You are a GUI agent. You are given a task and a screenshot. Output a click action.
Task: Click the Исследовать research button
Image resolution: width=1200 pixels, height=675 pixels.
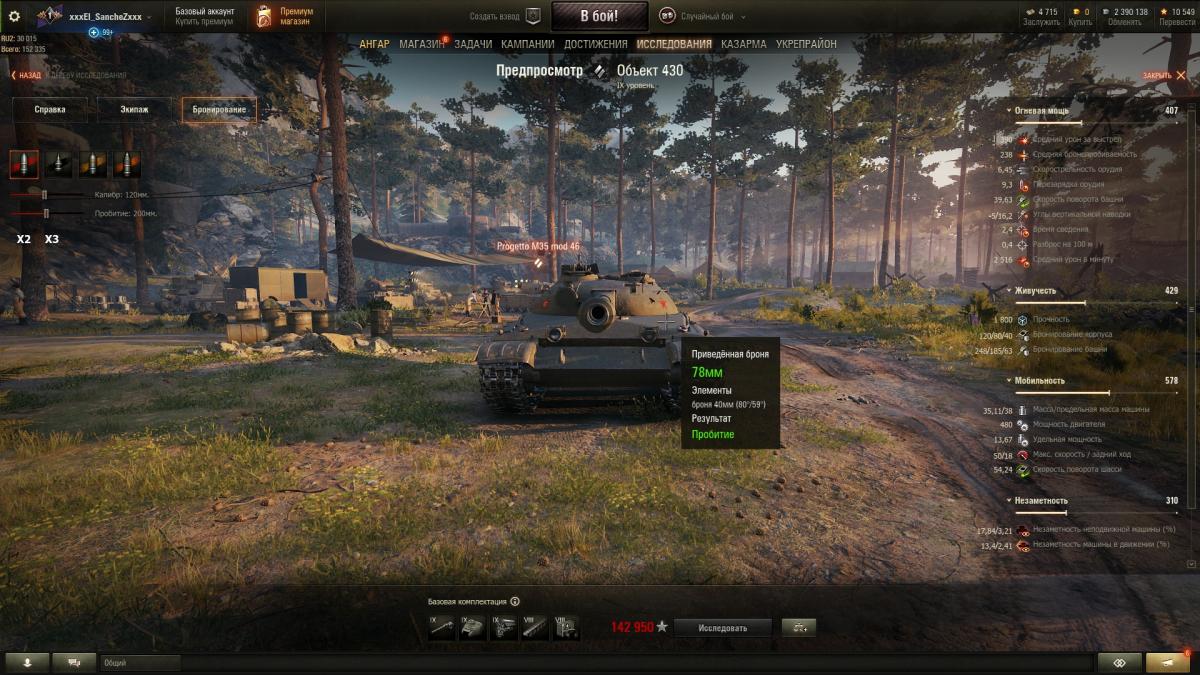point(722,628)
